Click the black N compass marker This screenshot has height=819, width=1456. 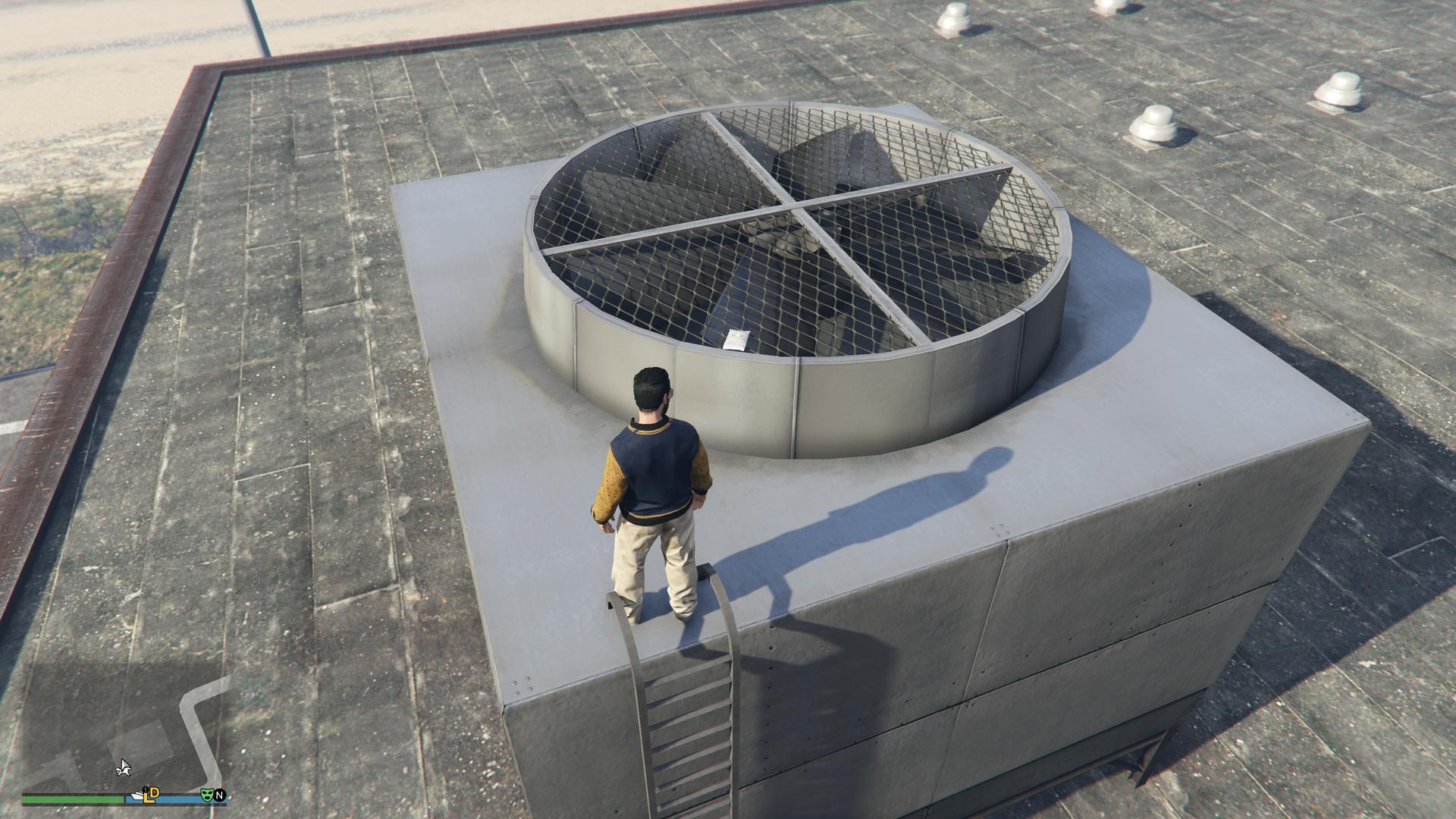220,795
